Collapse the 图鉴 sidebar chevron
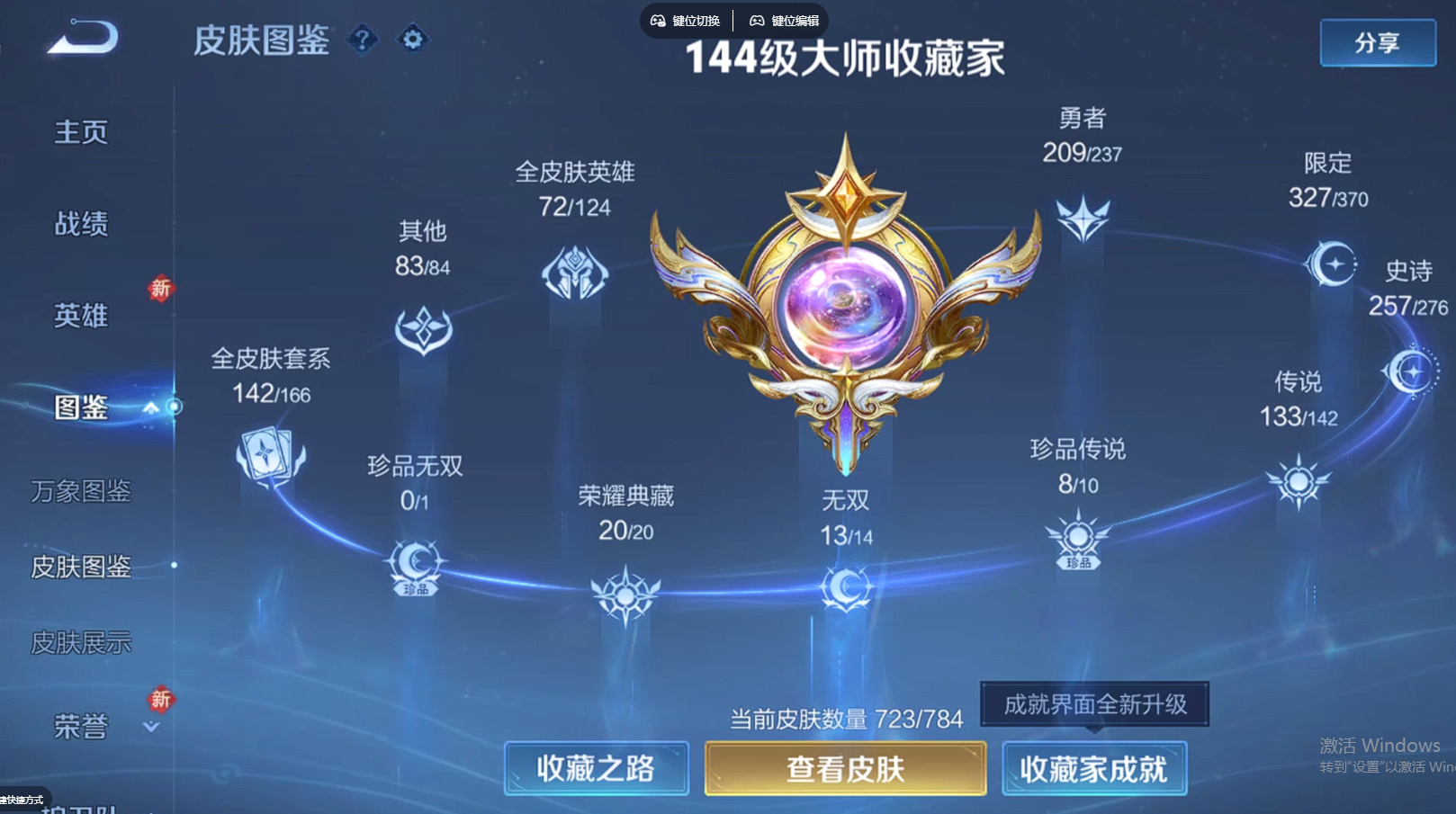 click(x=150, y=407)
